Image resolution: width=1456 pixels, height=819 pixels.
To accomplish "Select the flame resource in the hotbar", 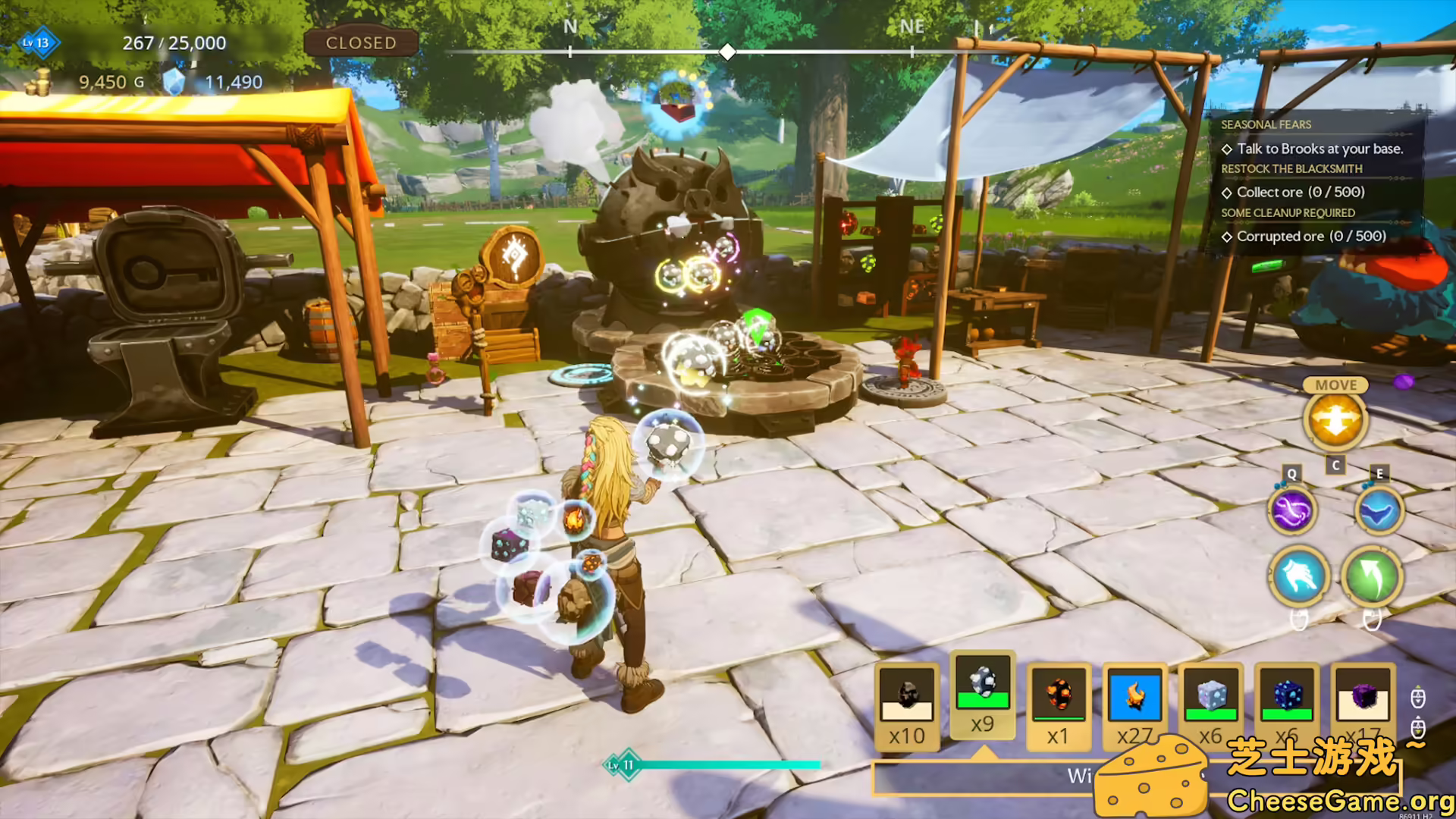I will pos(1135,698).
